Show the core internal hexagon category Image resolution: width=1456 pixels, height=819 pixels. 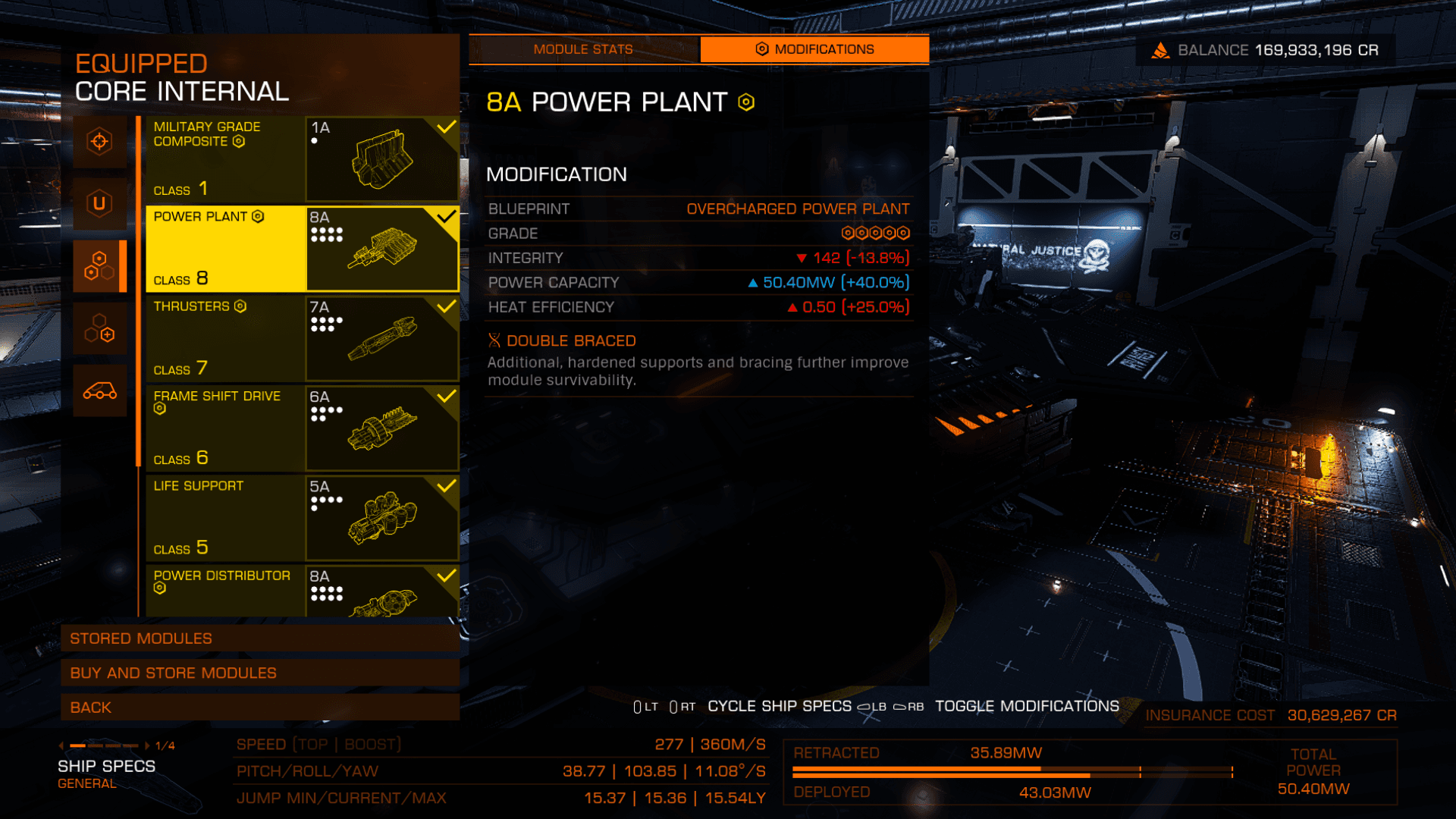coord(99,266)
